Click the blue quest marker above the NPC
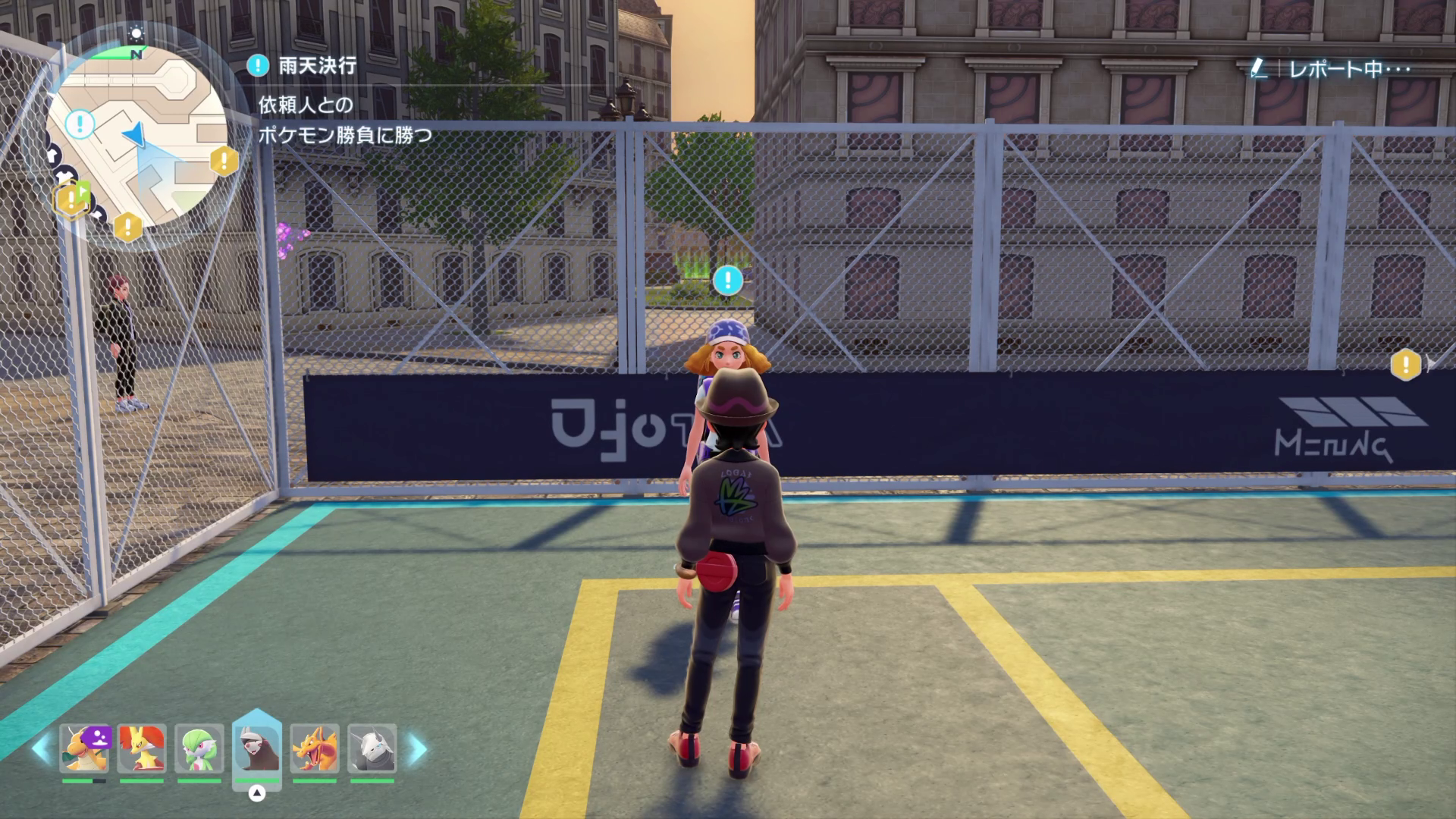Image resolution: width=1456 pixels, height=819 pixels. click(728, 280)
